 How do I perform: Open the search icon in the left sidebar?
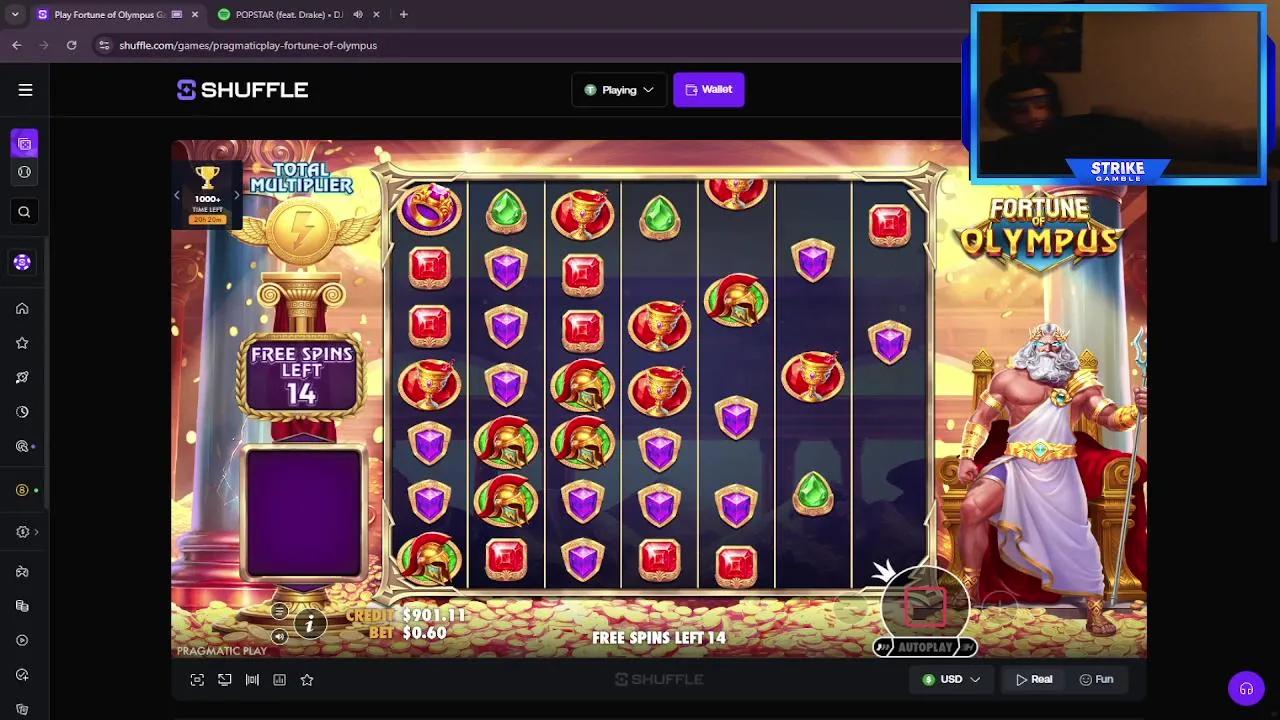coord(24,211)
